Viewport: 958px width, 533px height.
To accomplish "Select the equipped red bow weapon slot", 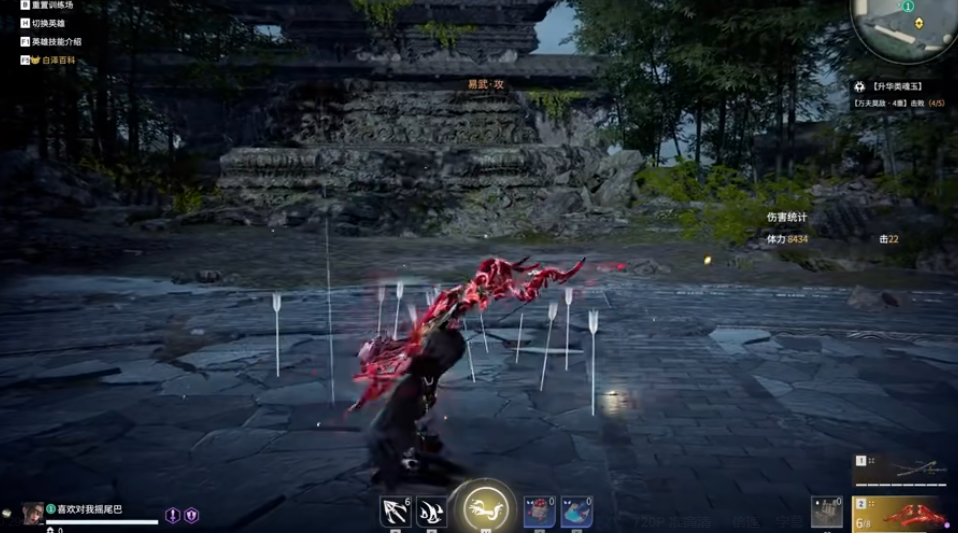I will pos(898,513).
